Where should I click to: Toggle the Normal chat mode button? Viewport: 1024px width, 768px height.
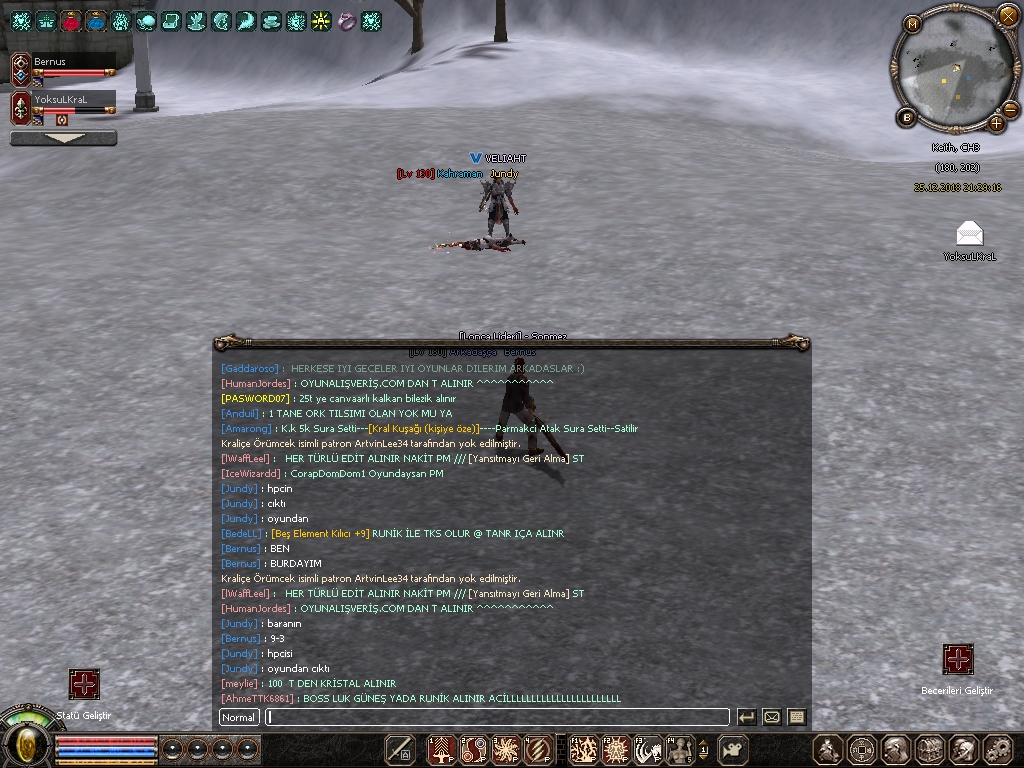coord(239,717)
